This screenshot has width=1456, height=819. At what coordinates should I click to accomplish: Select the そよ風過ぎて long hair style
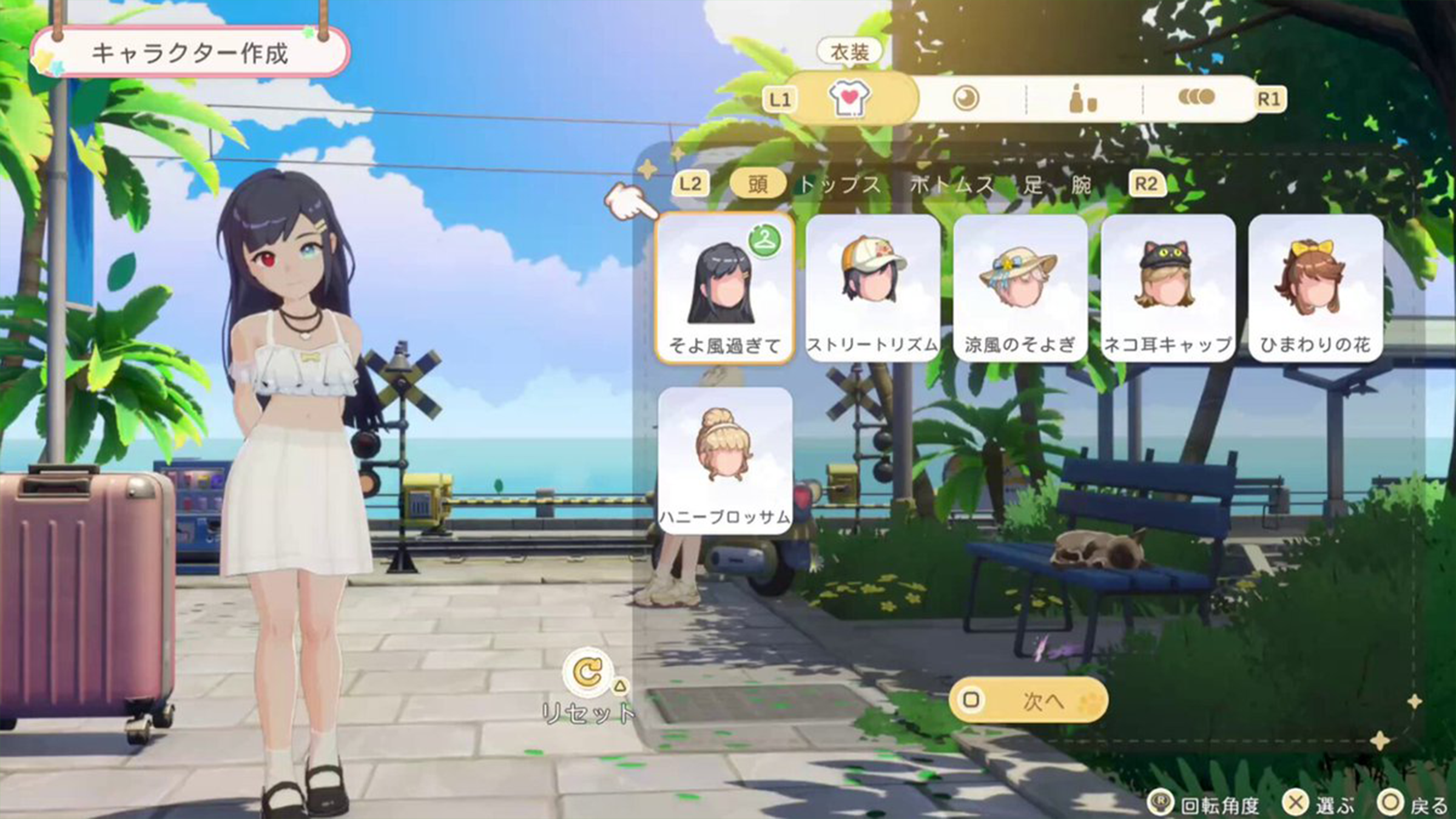pos(725,289)
